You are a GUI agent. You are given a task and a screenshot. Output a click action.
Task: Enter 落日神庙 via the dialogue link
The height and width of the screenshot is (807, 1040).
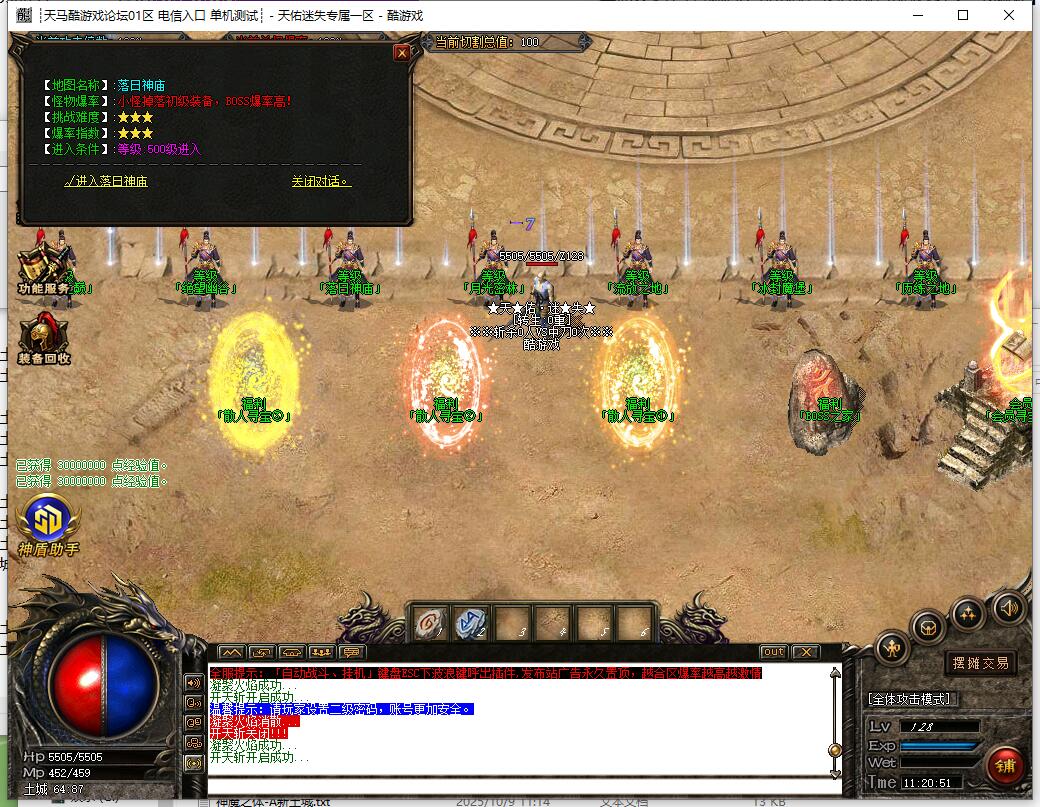pos(106,181)
